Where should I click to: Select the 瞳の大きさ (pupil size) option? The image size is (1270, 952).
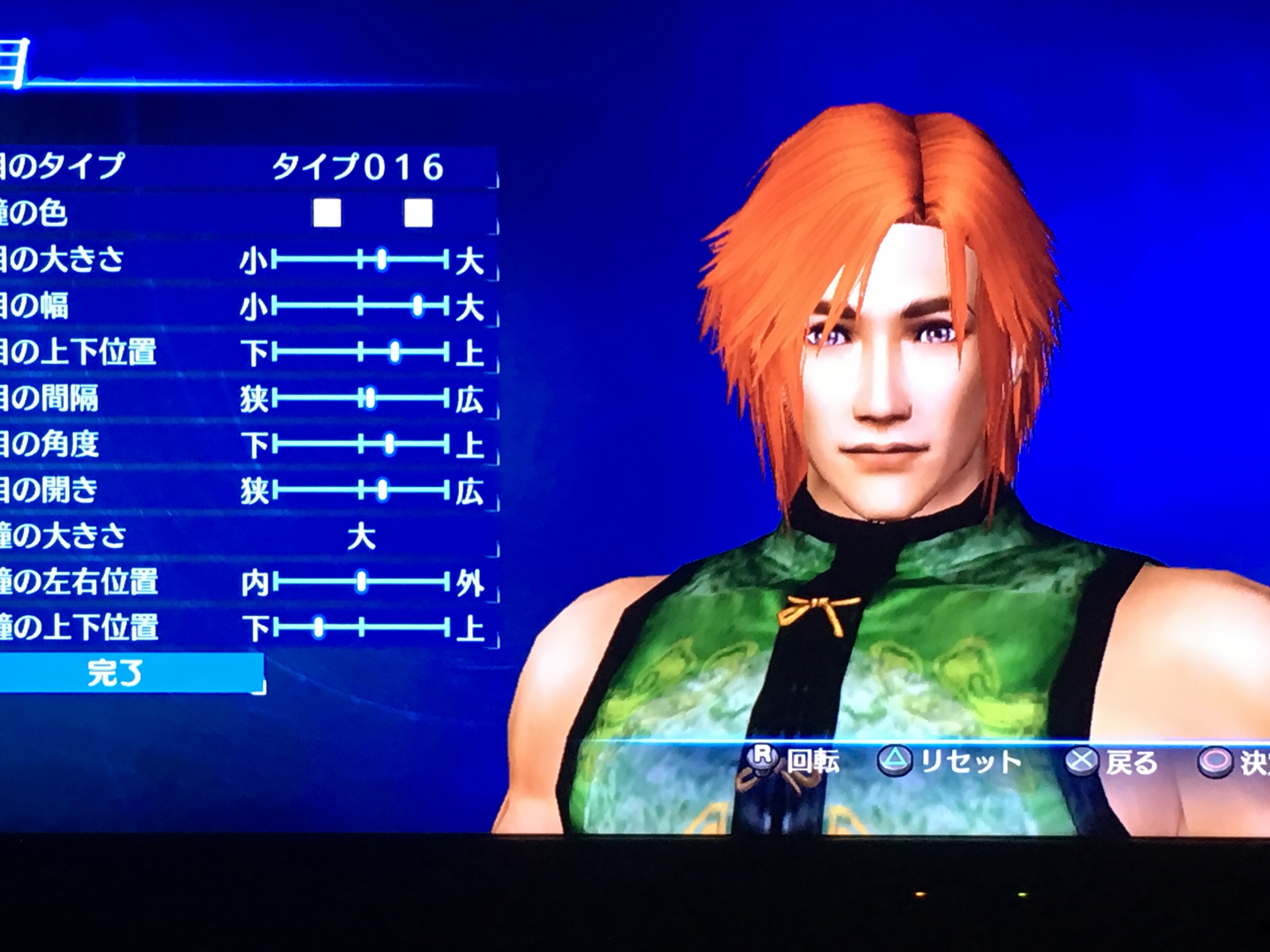[361, 537]
